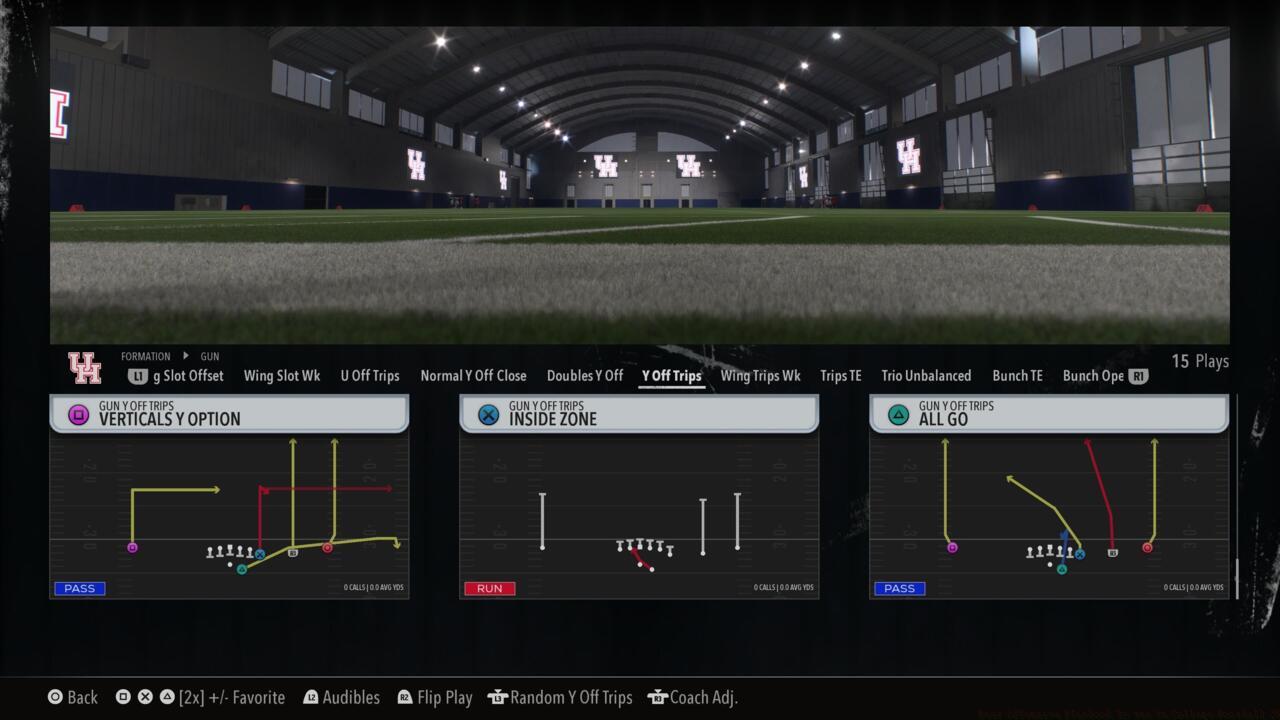Click the Houston Cougars logo
Image resolution: width=1280 pixels, height=720 pixels.
click(x=85, y=368)
